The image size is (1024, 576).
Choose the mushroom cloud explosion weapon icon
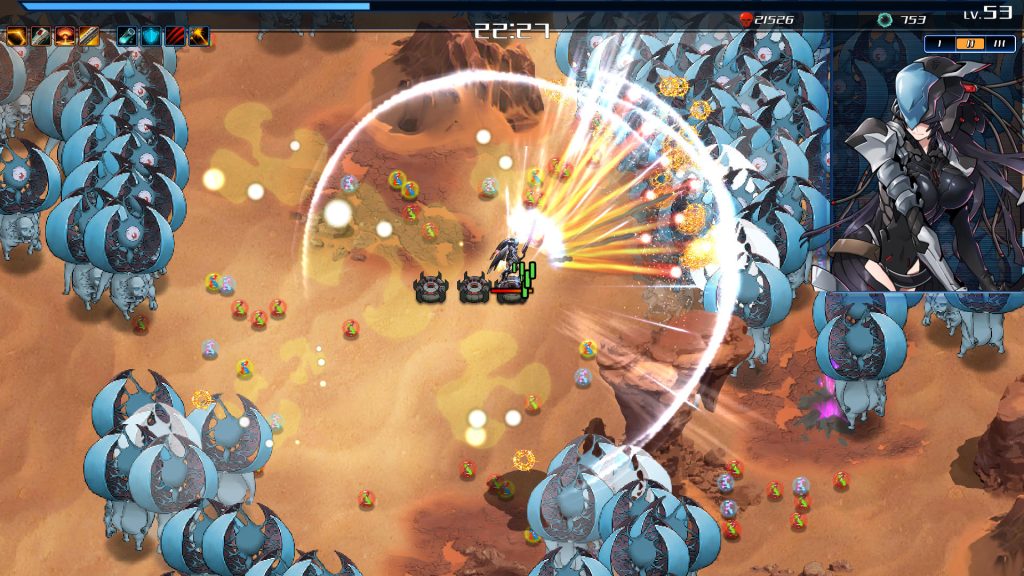(65, 37)
